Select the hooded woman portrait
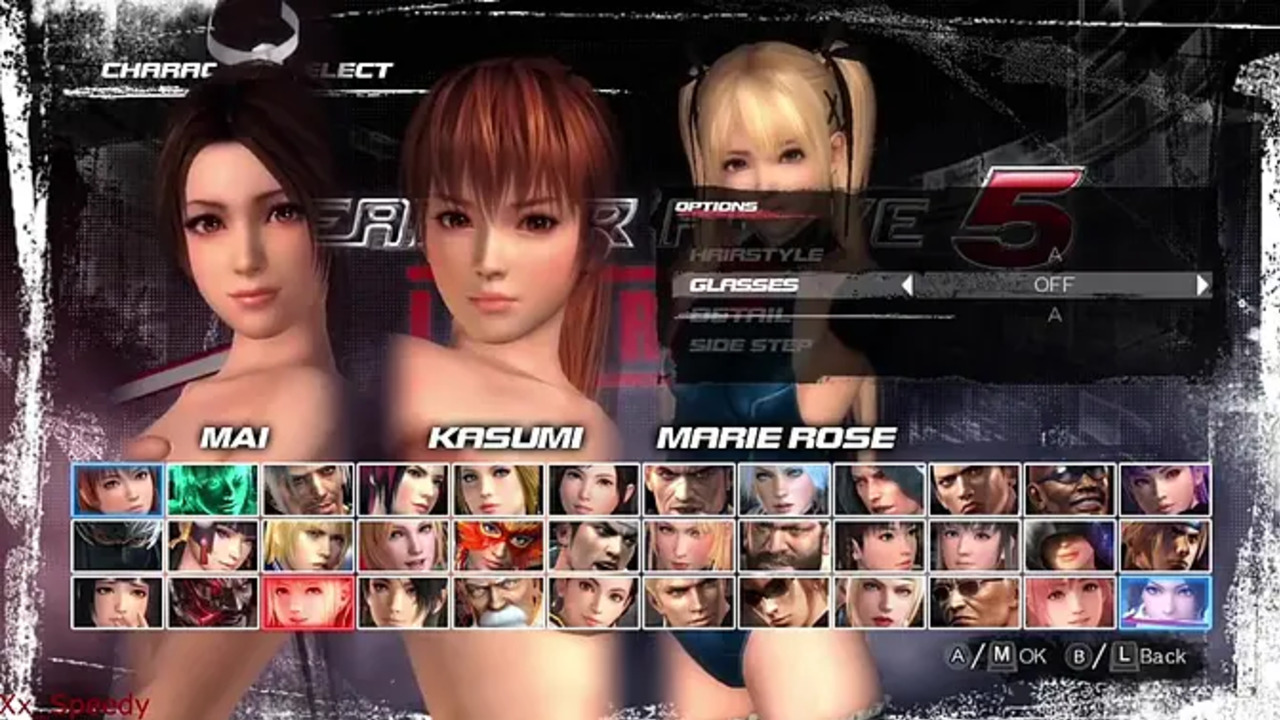The width and height of the screenshot is (1280, 720). [x=1070, y=546]
